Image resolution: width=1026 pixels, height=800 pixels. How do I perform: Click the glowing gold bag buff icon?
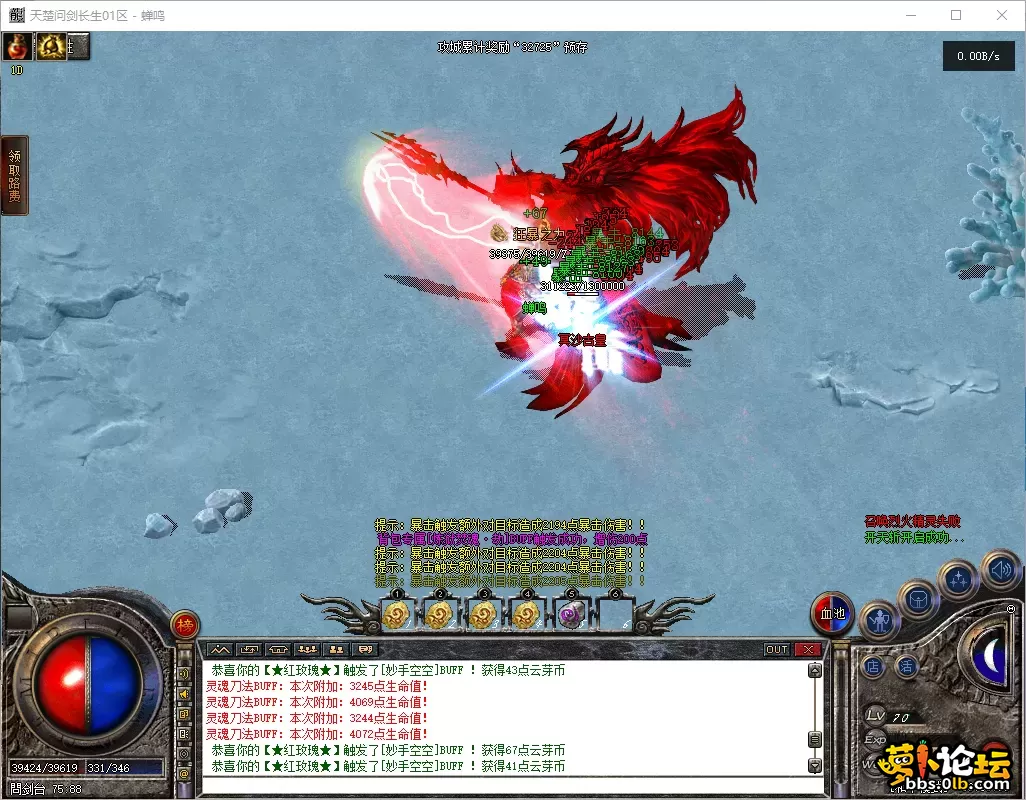click(x=51, y=46)
